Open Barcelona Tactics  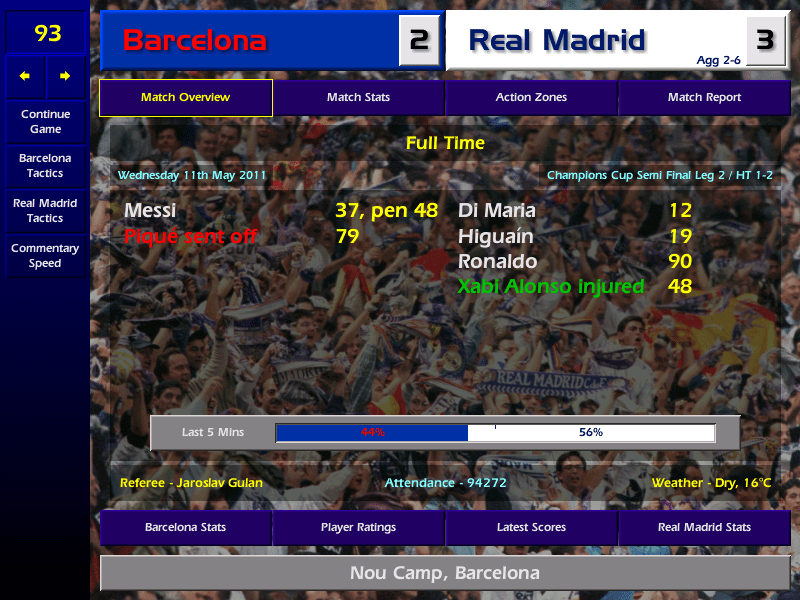pyautogui.click(x=45, y=165)
